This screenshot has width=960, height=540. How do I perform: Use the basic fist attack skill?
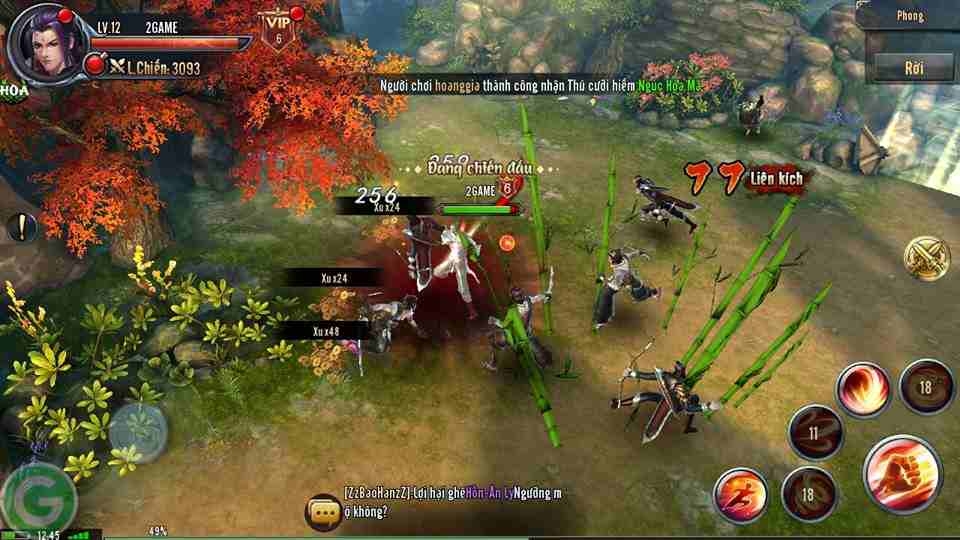click(901, 472)
